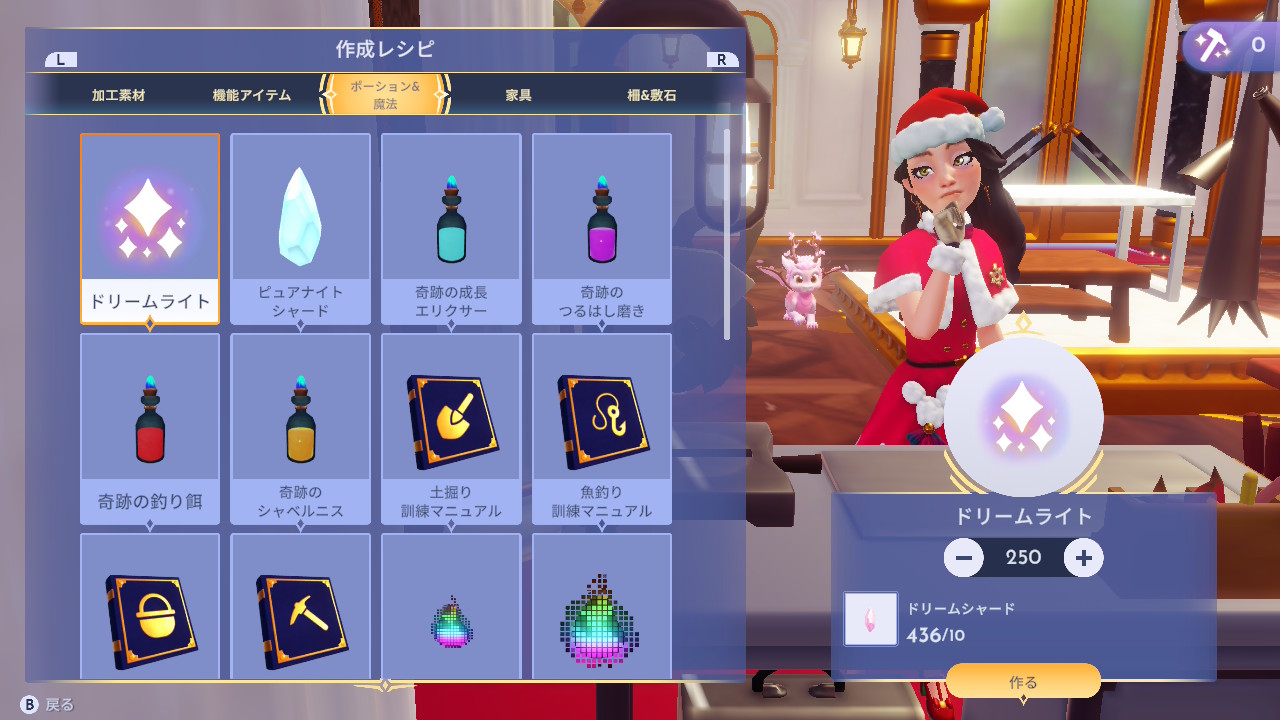Viewport: 1280px width, 720px height.
Task: Open the 機能アイテム tab
Action: click(252, 95)
